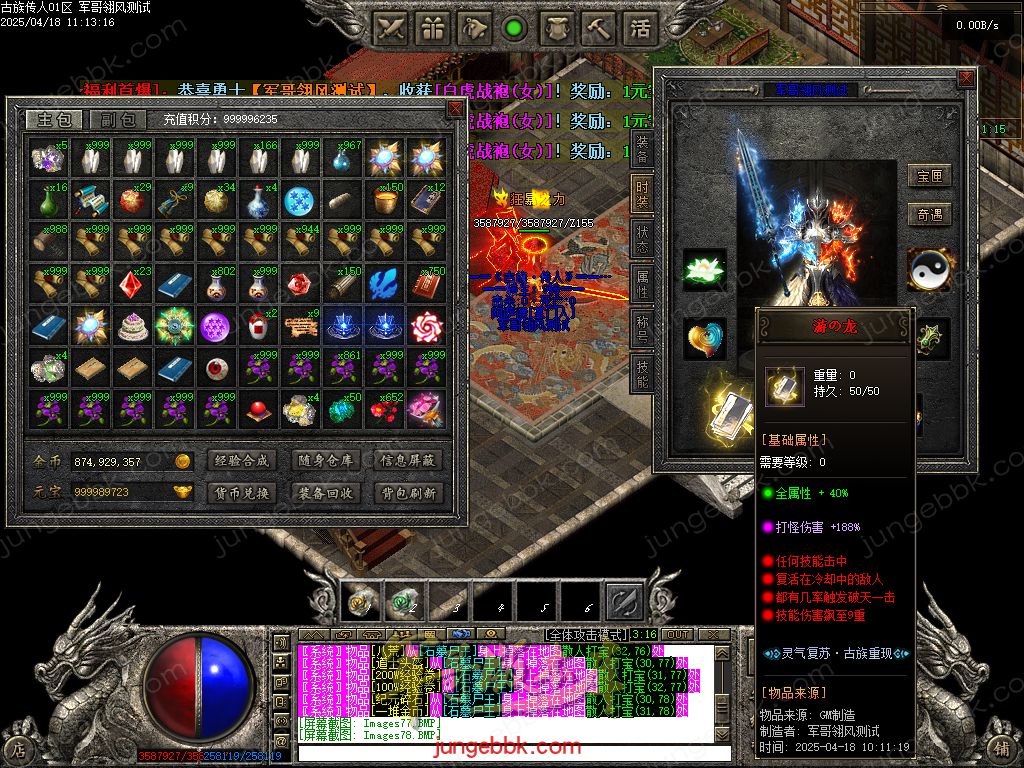The height and width of the screenshot is (768, 1024).
Task: Open 装备回收 equipment recycling
Action: tap(325, 493)
